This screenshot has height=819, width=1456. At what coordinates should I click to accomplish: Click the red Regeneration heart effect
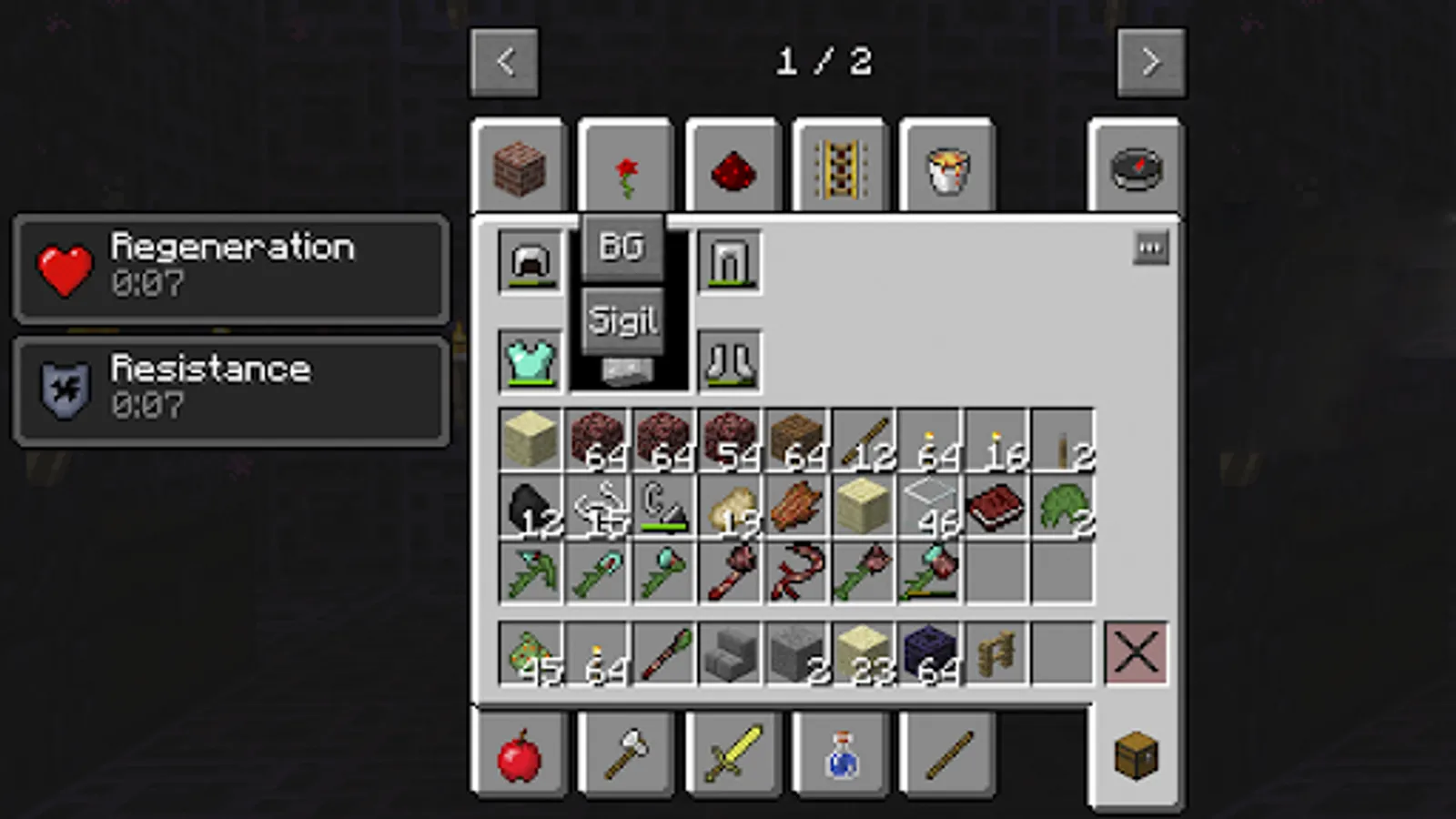(64, 269)
